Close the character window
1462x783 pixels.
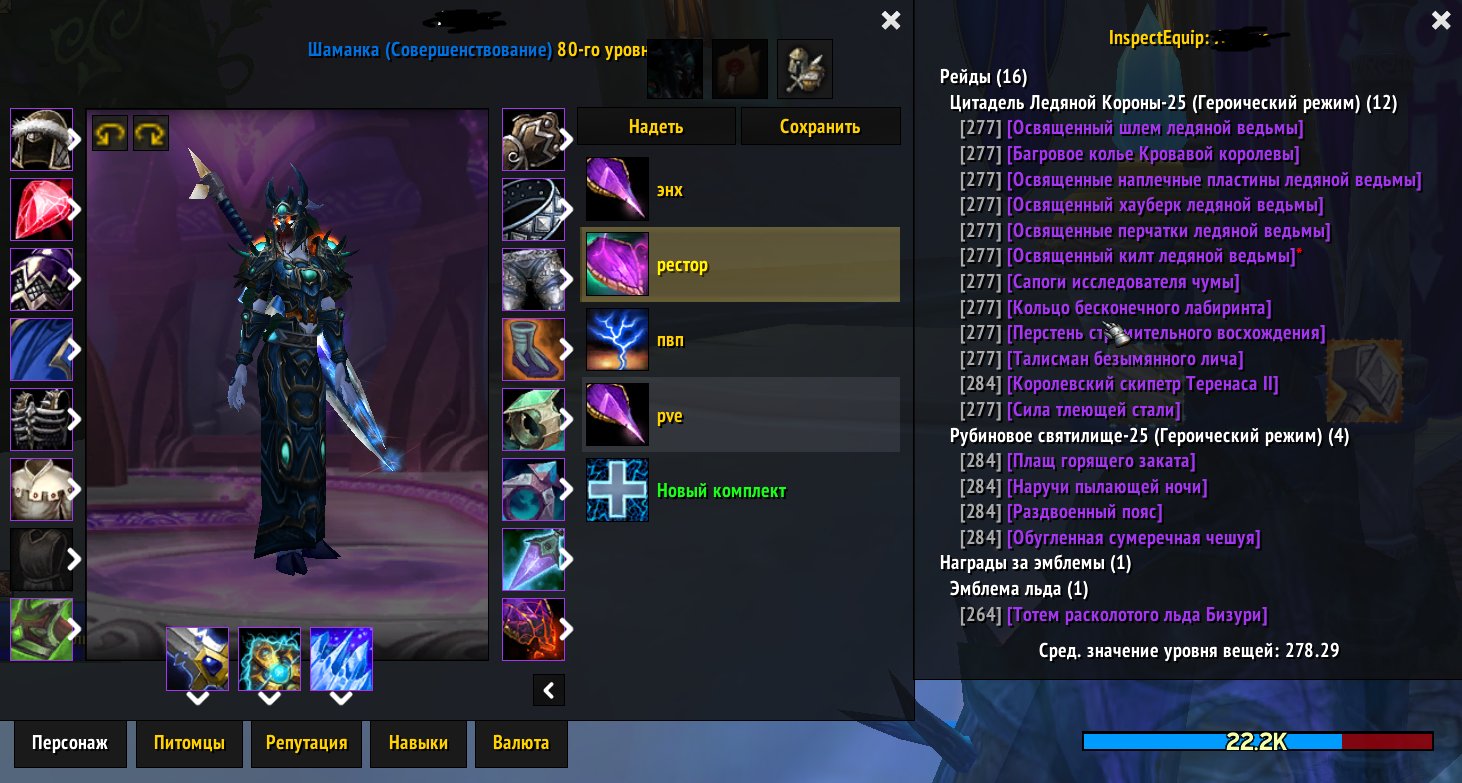click(x=890, y=20)
